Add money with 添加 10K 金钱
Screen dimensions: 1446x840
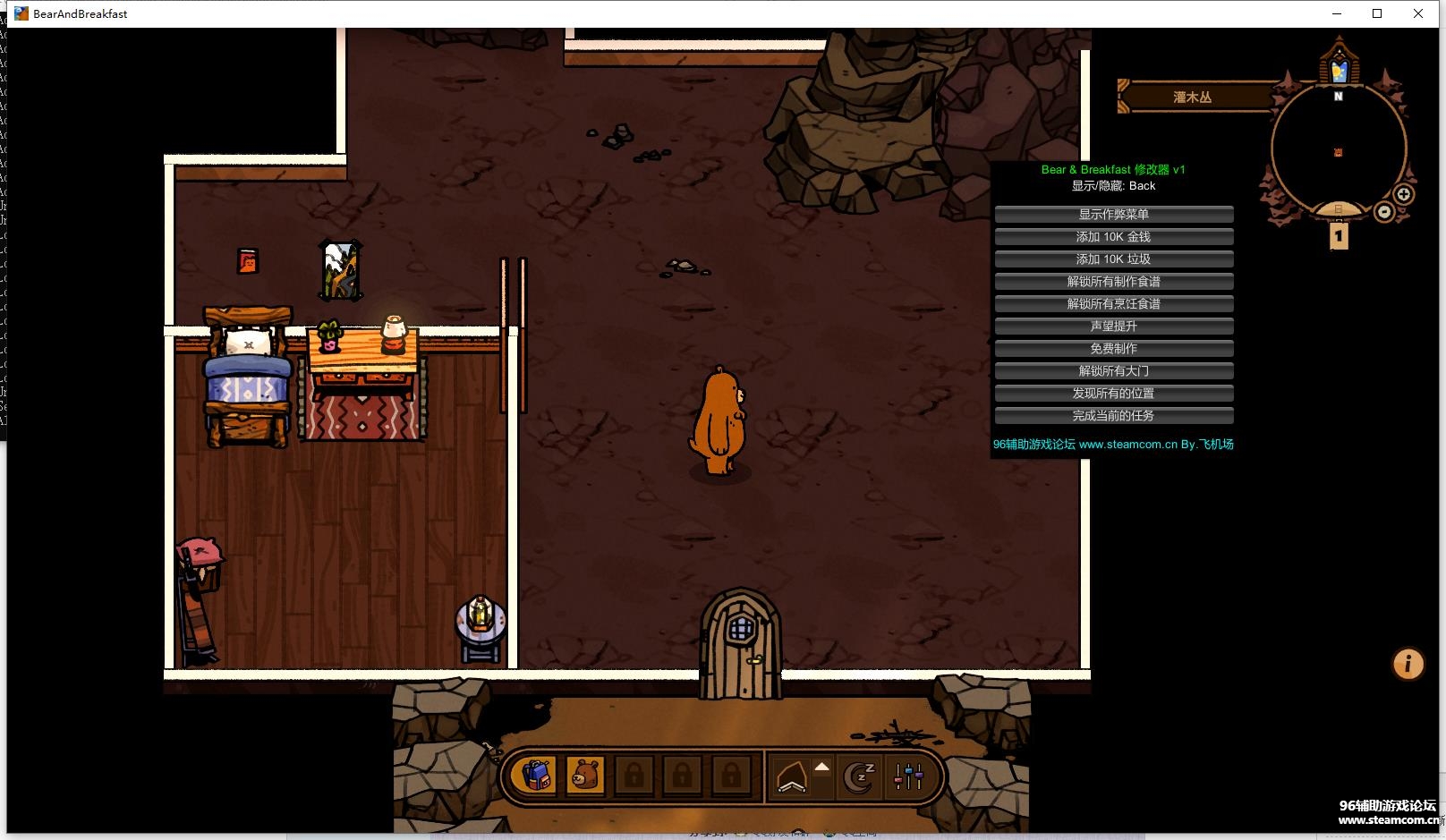pyautogui.click(x=1113, y=237)
